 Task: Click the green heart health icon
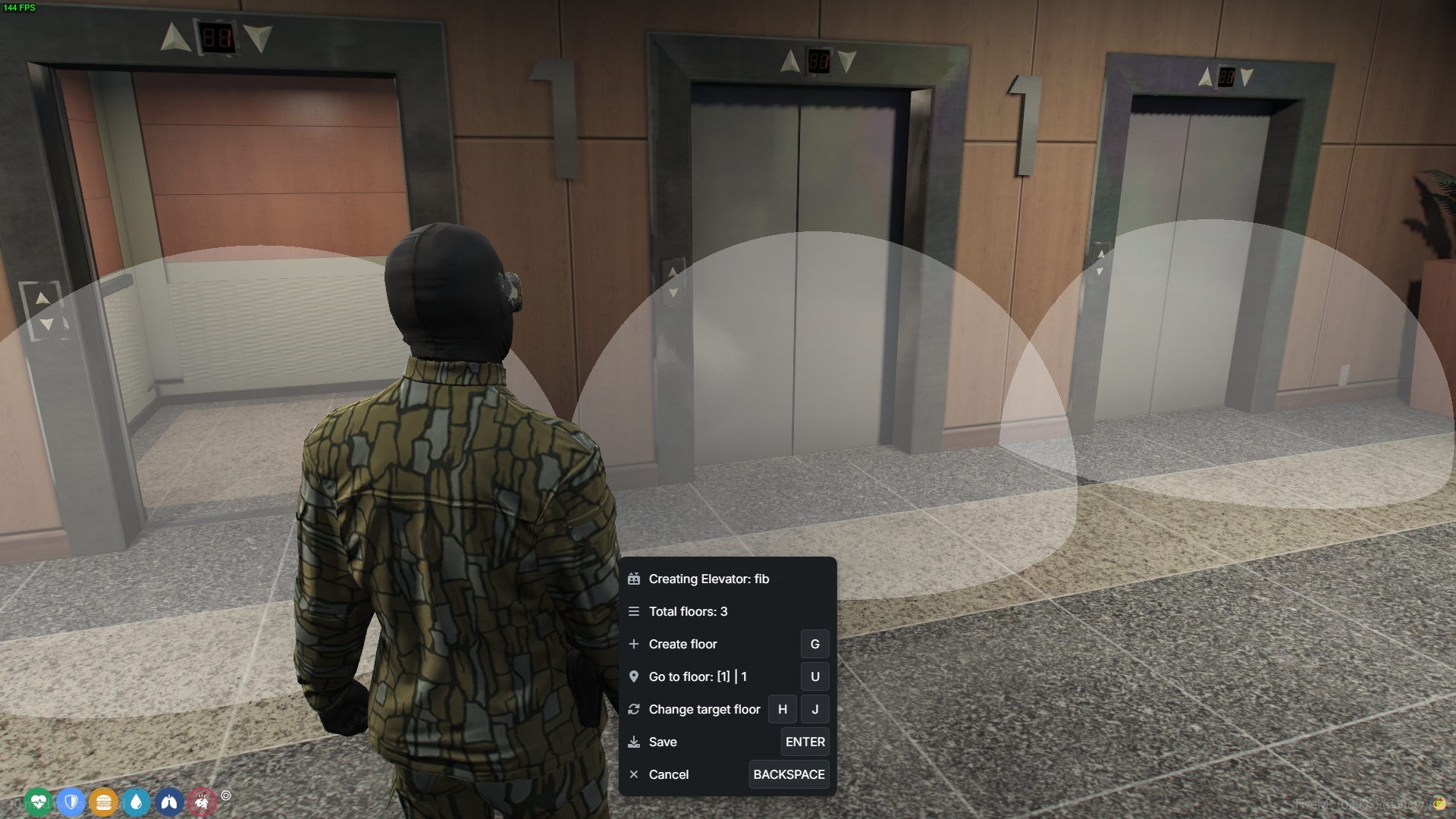(x=39, y=802)
